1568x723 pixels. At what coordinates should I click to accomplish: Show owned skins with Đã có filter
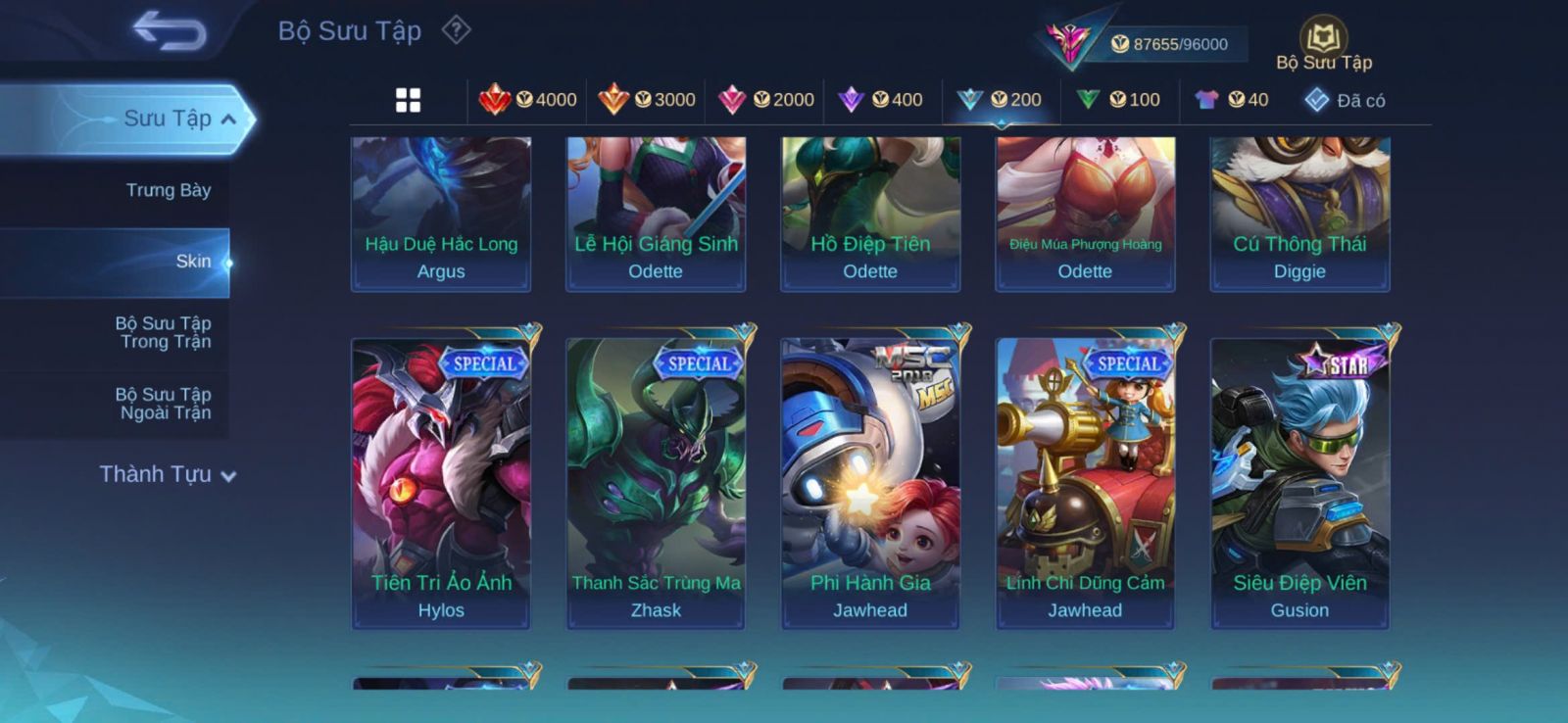[x=1345, y=100]
